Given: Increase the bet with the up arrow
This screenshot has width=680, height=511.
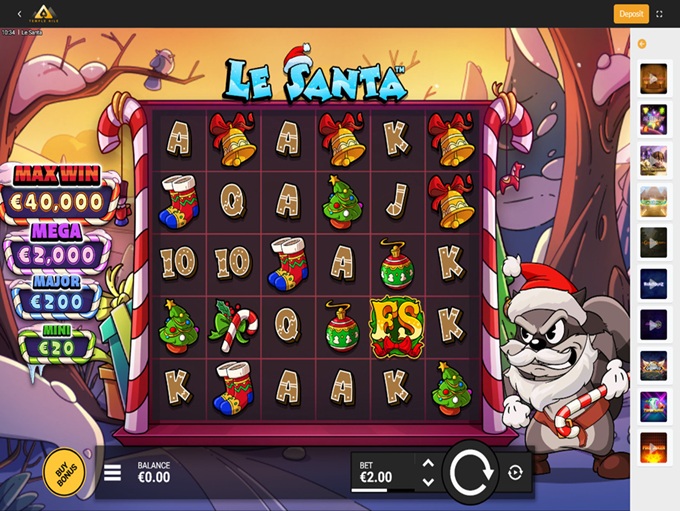Looking at the screenshot, I should [428, 463].
